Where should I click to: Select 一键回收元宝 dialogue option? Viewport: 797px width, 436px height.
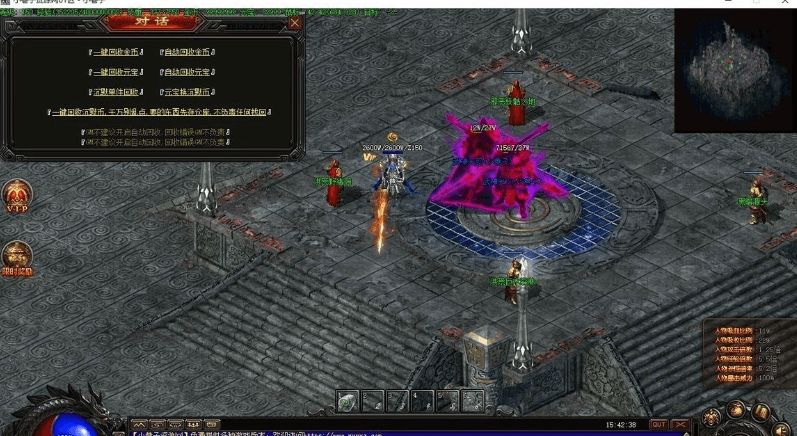click(x=115, y=71)
